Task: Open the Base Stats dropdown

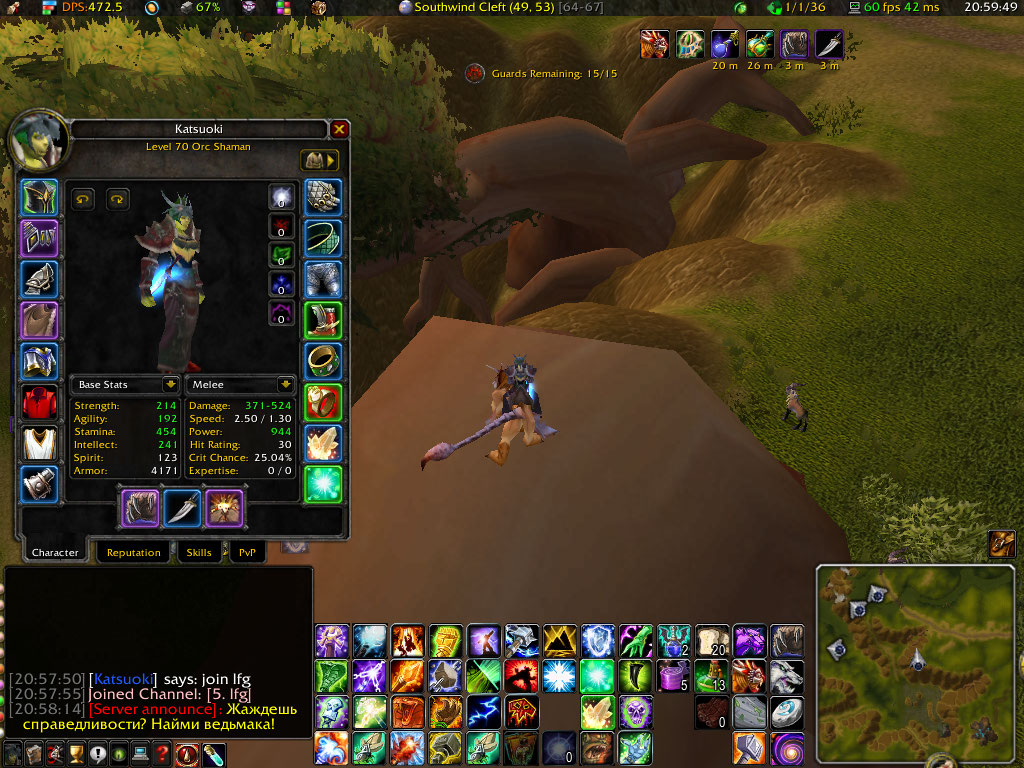Action: tap(171, 384)
